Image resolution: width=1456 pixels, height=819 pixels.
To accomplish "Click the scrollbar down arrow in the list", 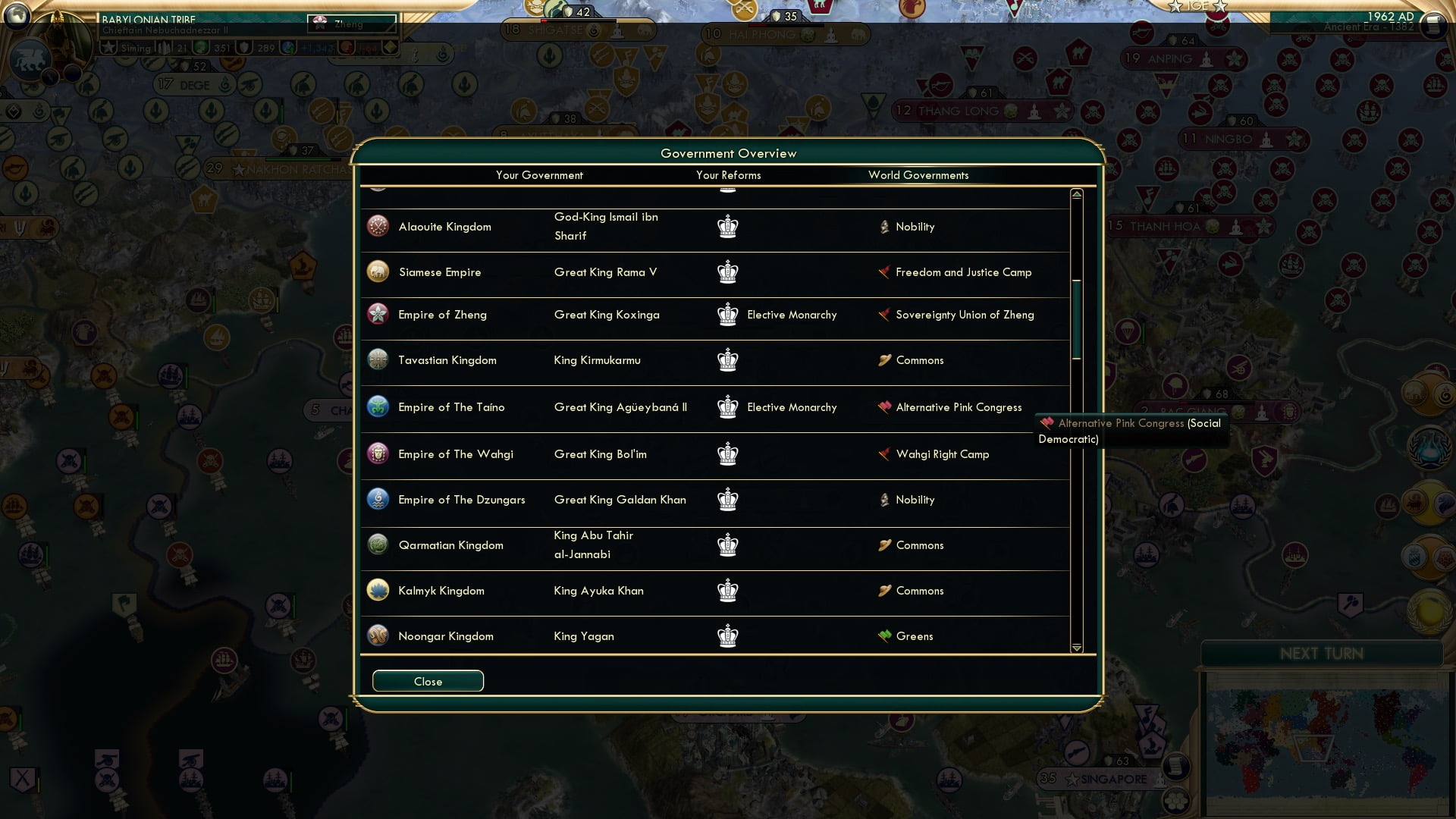I will tap(1075, 648).
